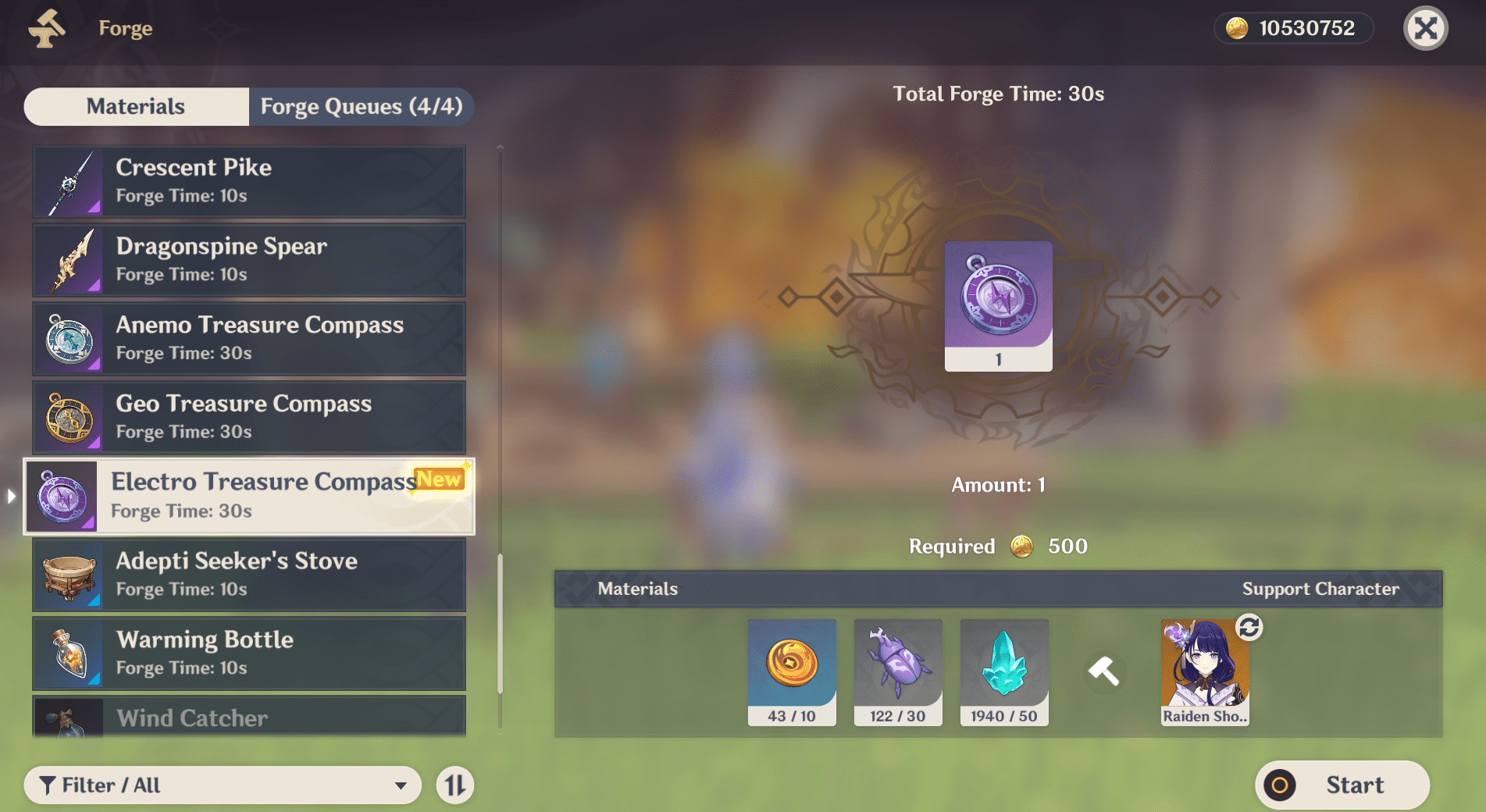This screenshot has width=1486, height=812.
Task: Open the Filter / All dropdown
Action: pyautogui.click(x=223, y=785)
